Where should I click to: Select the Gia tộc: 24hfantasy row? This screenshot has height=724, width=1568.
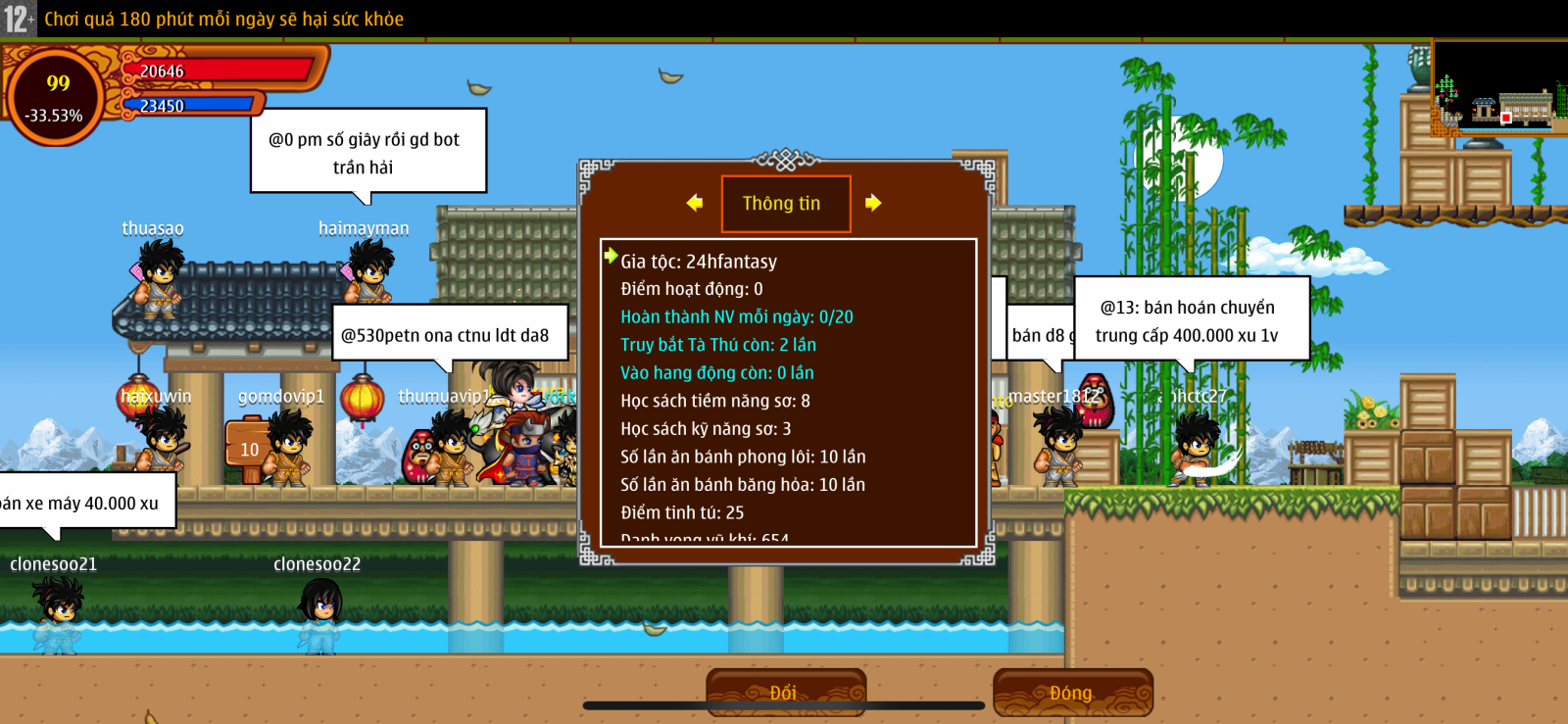(698, 262)
